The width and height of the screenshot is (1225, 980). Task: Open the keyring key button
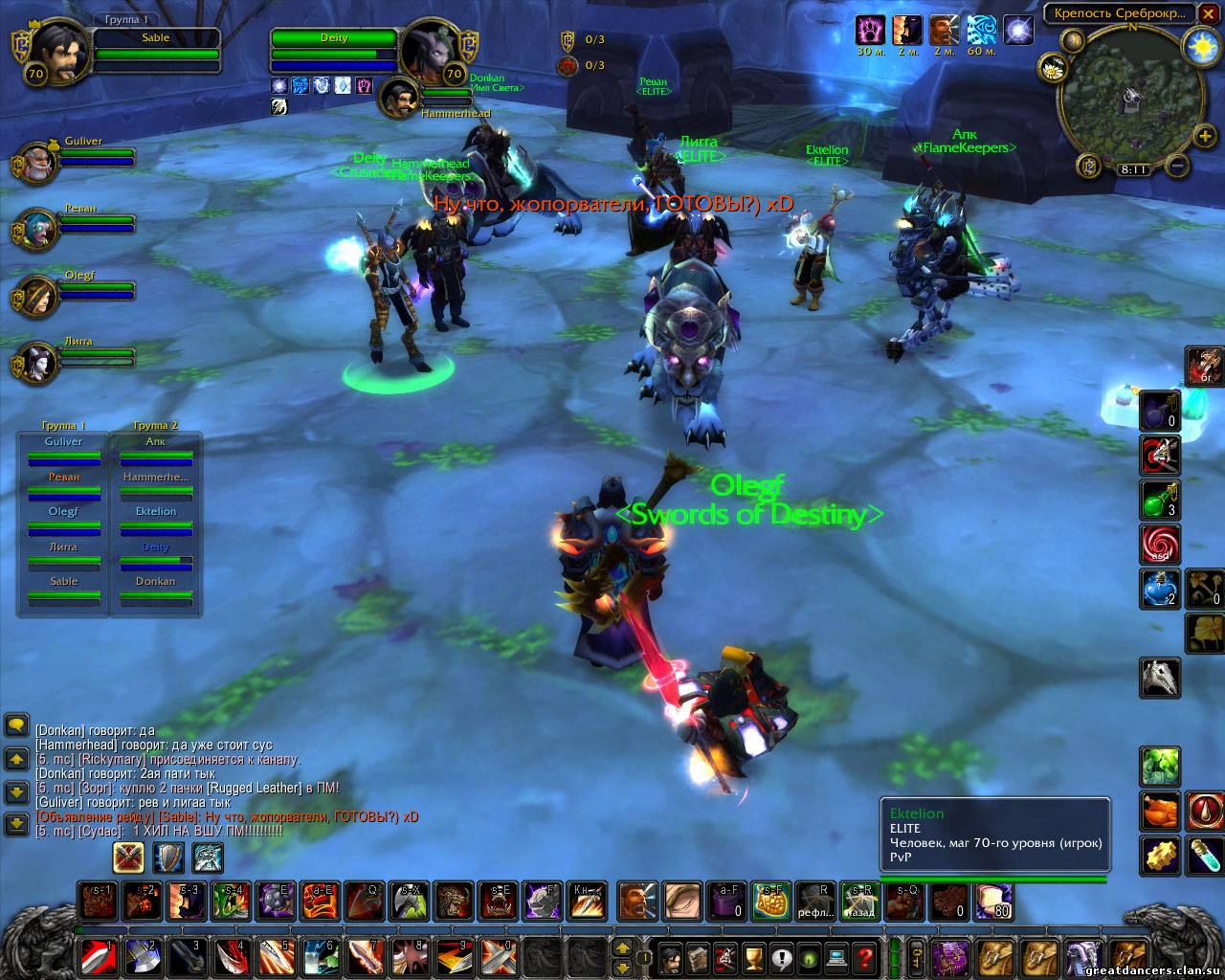point(916,955)
